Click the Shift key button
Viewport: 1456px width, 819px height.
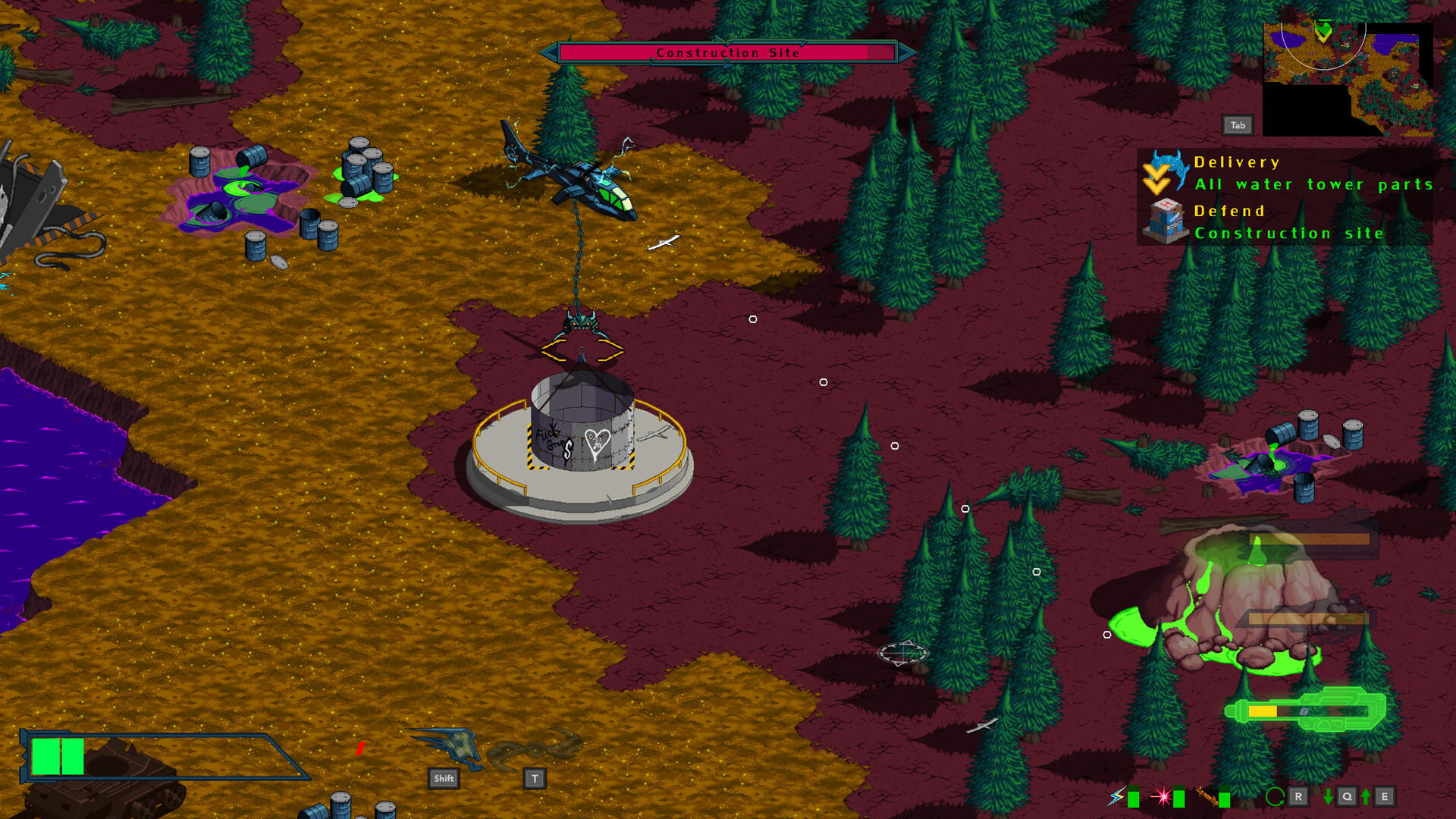[x=443, y=778]
